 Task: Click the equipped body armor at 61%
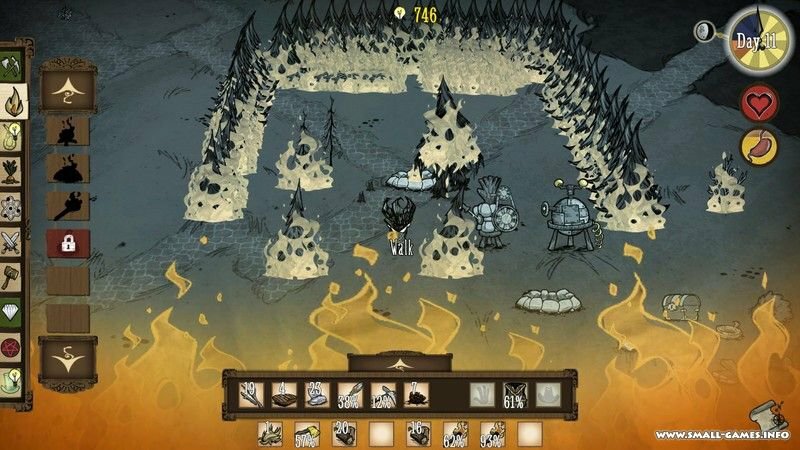(514, 396)
